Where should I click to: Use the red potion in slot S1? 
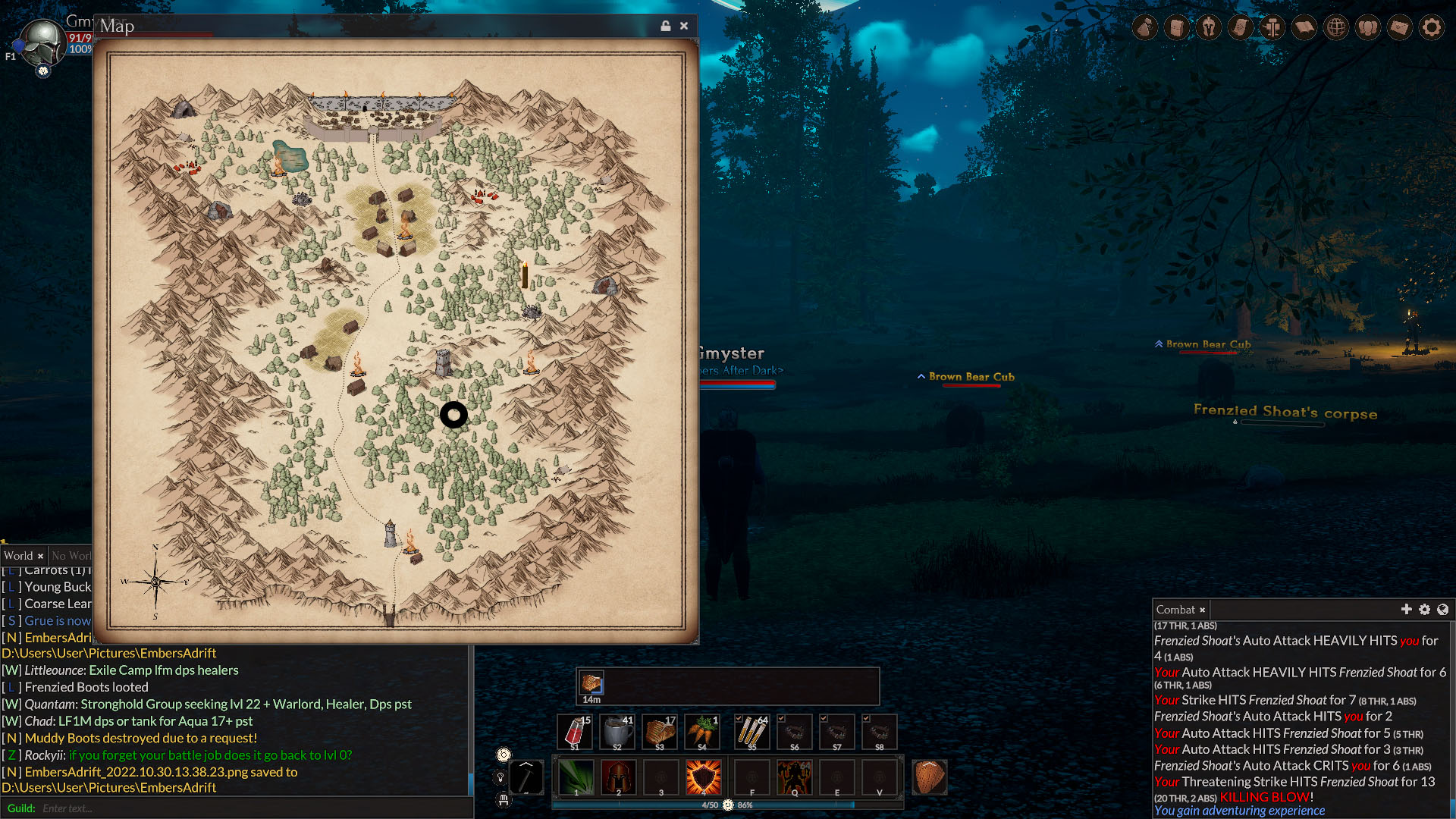575,733
